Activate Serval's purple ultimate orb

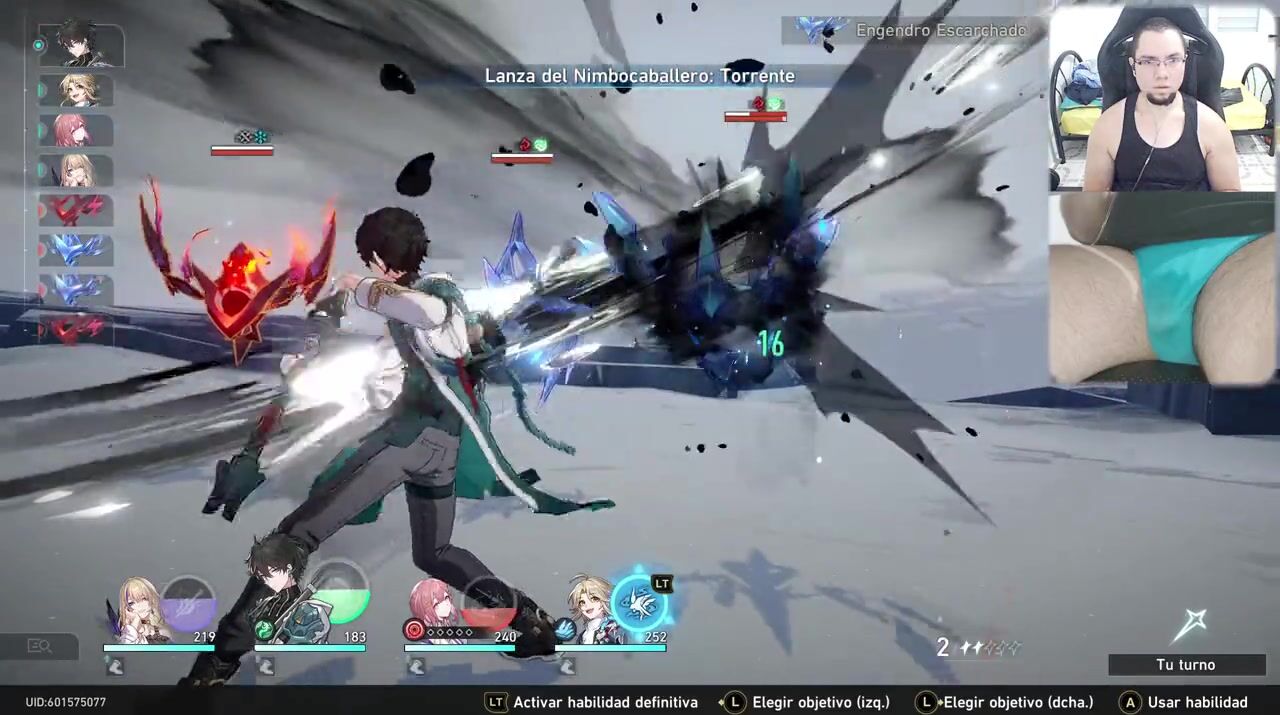[188, 603]
